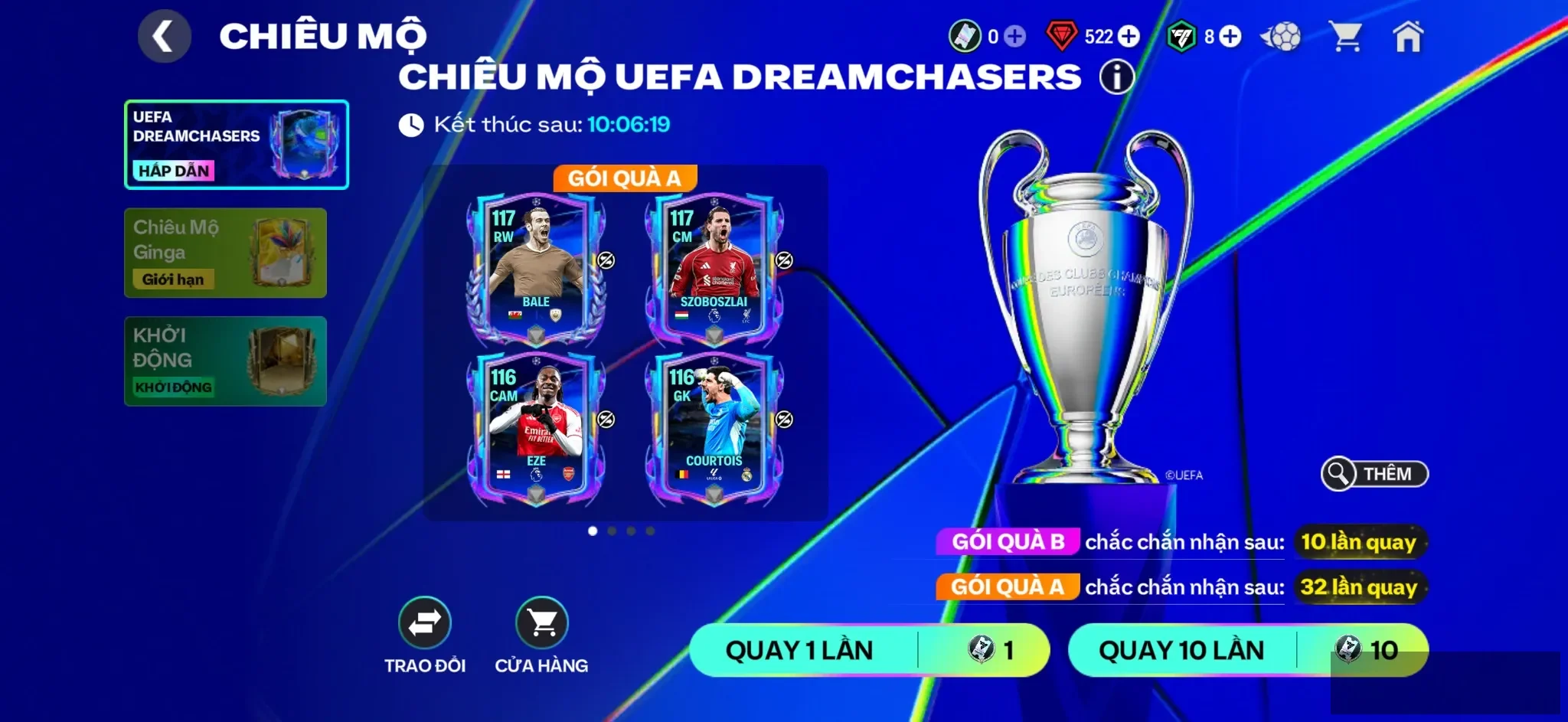Switch to the Chiêu Mộ Ginga tab
Screen dimensions: 1568x722
[x=224, y=253]
